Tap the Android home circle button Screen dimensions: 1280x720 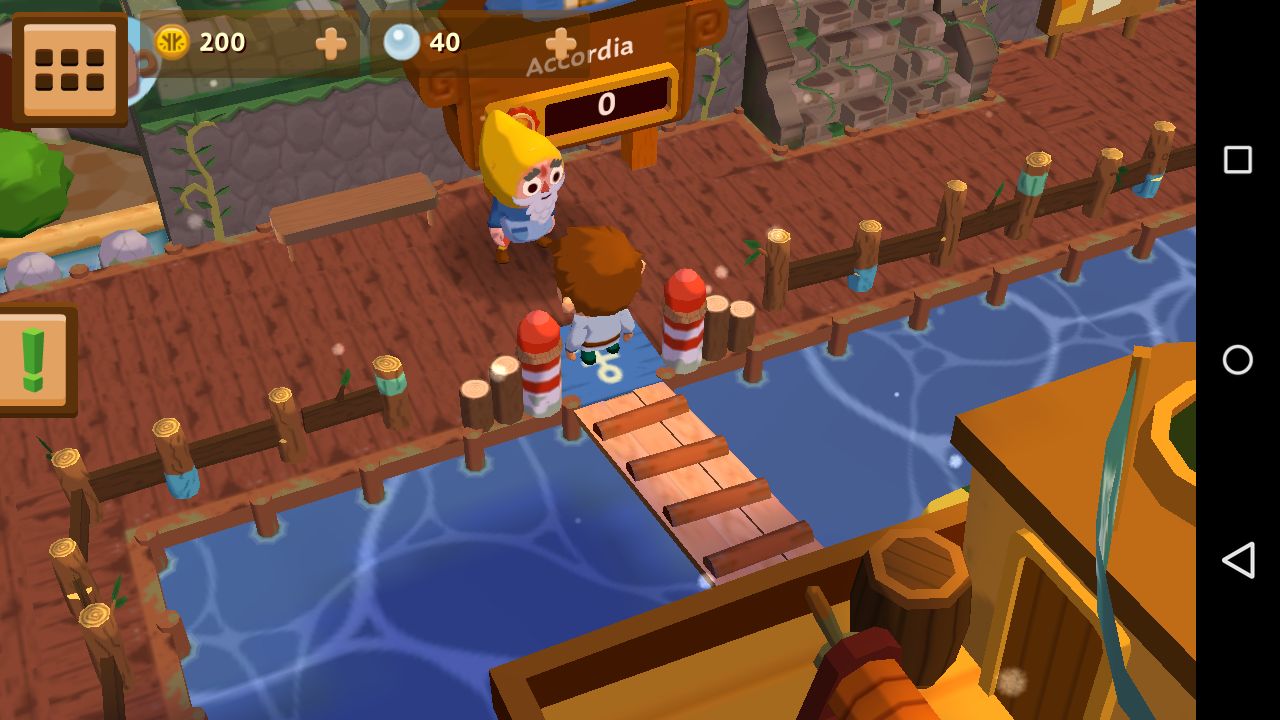pos(1238,360)
